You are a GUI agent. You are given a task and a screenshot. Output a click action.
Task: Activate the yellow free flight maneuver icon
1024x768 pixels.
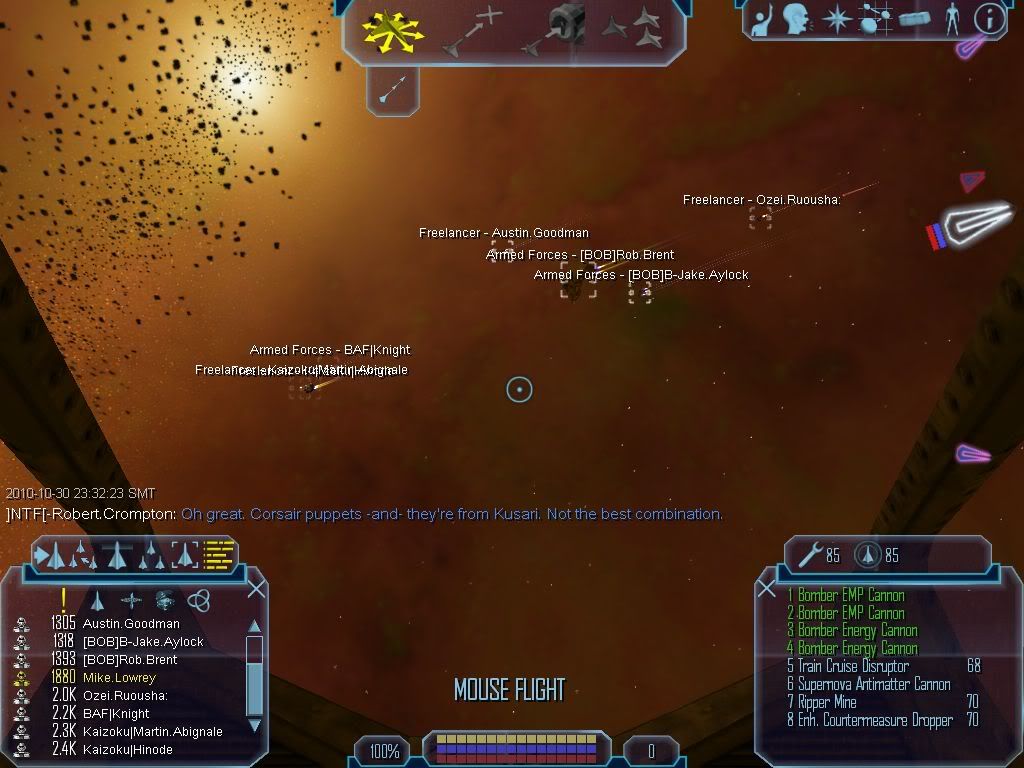pos(391,30)
